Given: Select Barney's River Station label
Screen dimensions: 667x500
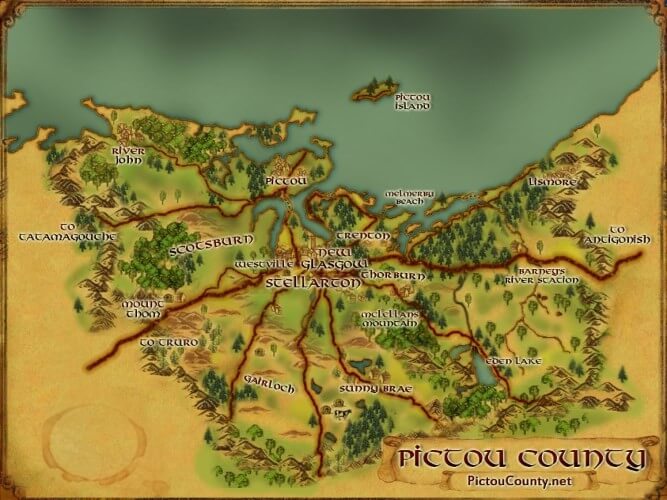Looking at the screenshot, I should tap(546, 276).
